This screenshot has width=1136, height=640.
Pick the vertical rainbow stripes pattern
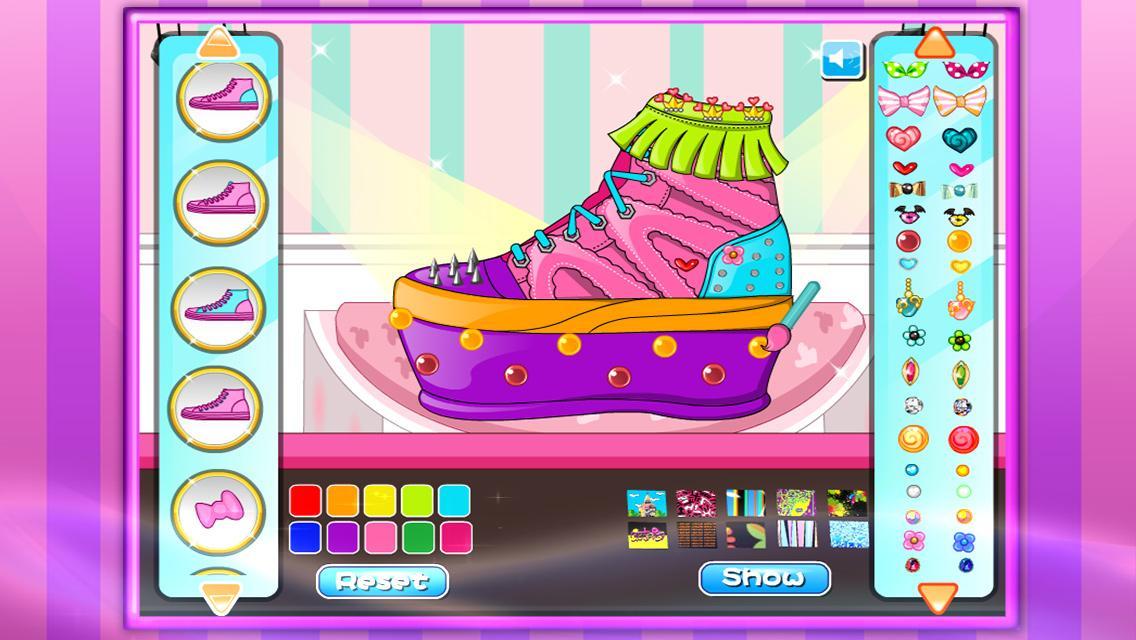point(745,503)
